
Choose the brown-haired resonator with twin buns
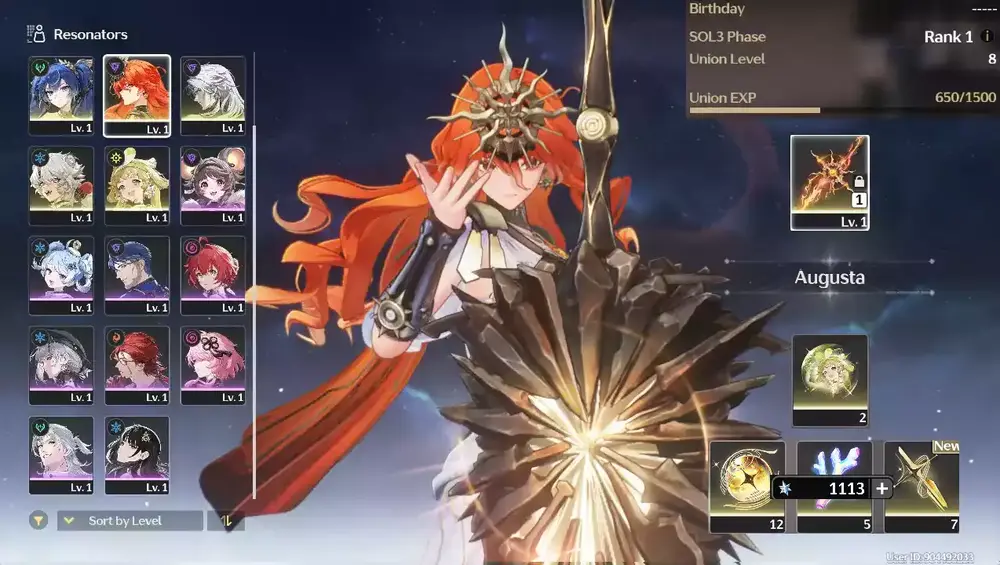click(213, 185)
